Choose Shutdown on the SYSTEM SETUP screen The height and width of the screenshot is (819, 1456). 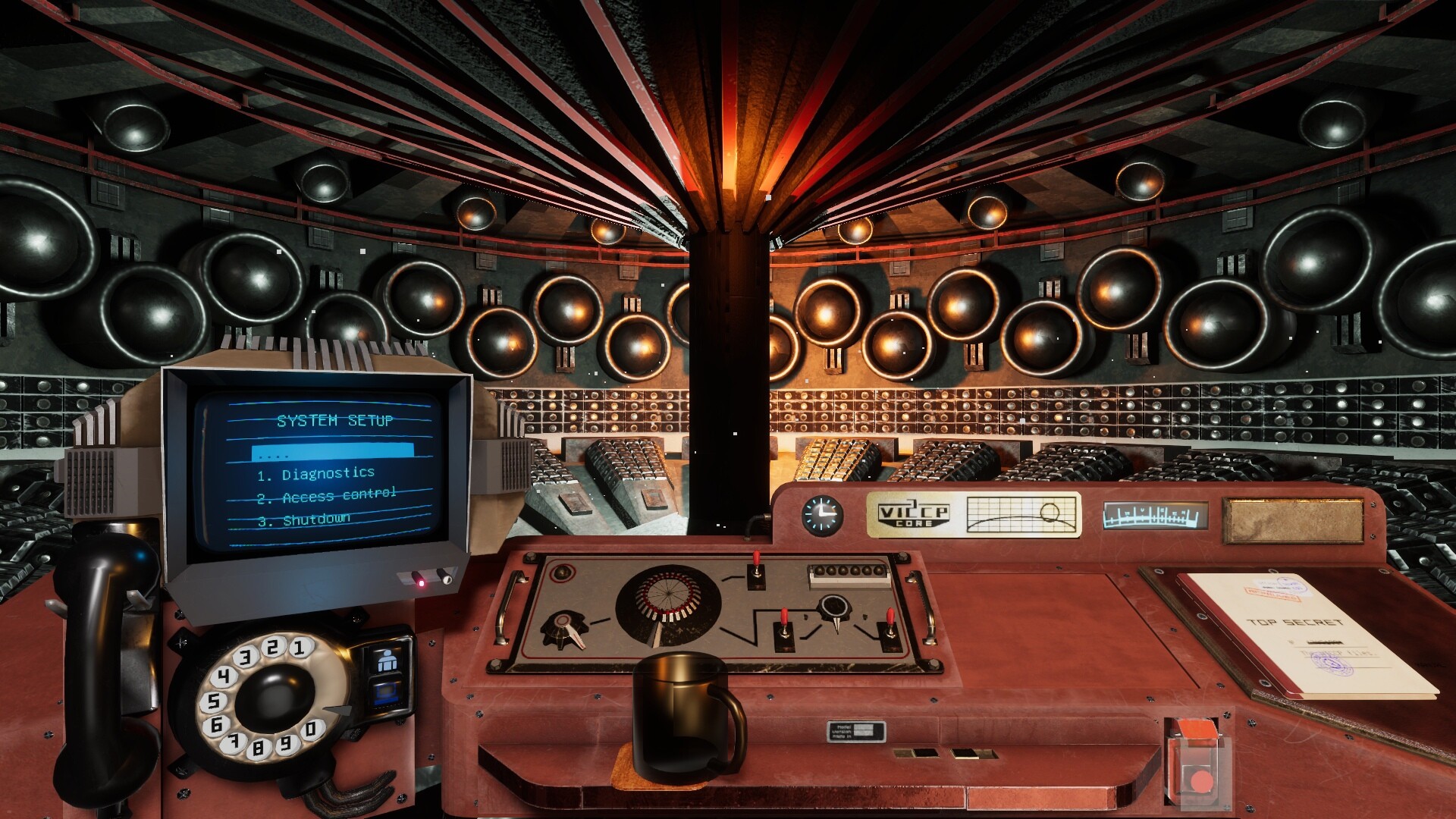[x=304, y=520]
